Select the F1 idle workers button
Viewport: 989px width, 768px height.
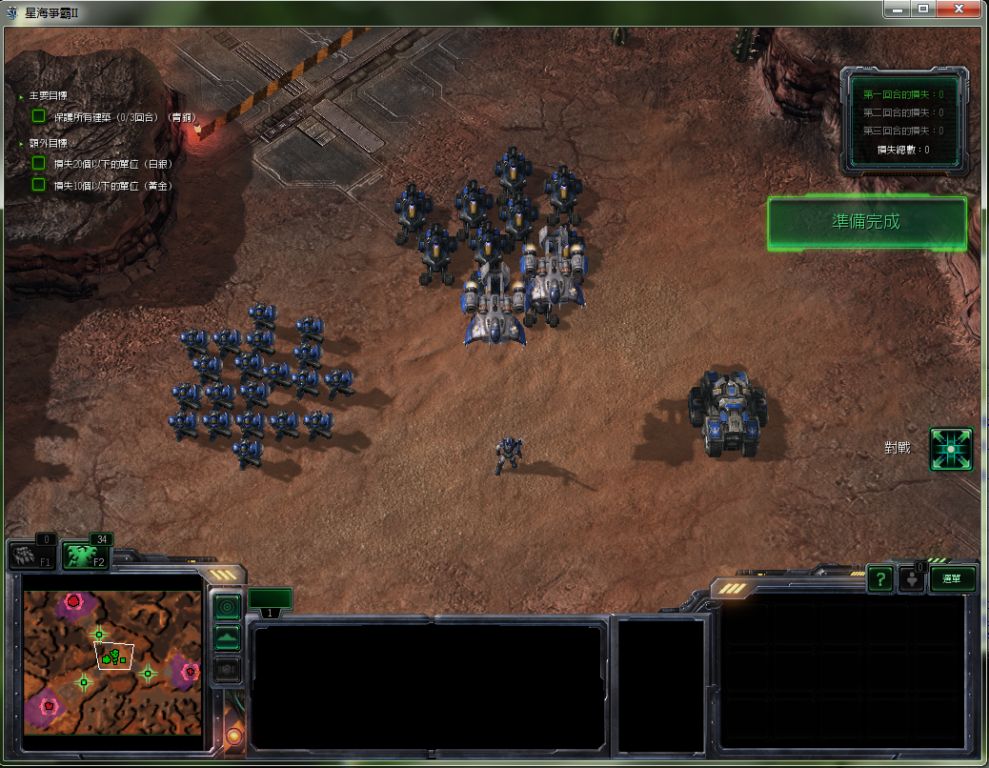pos(32,556)
